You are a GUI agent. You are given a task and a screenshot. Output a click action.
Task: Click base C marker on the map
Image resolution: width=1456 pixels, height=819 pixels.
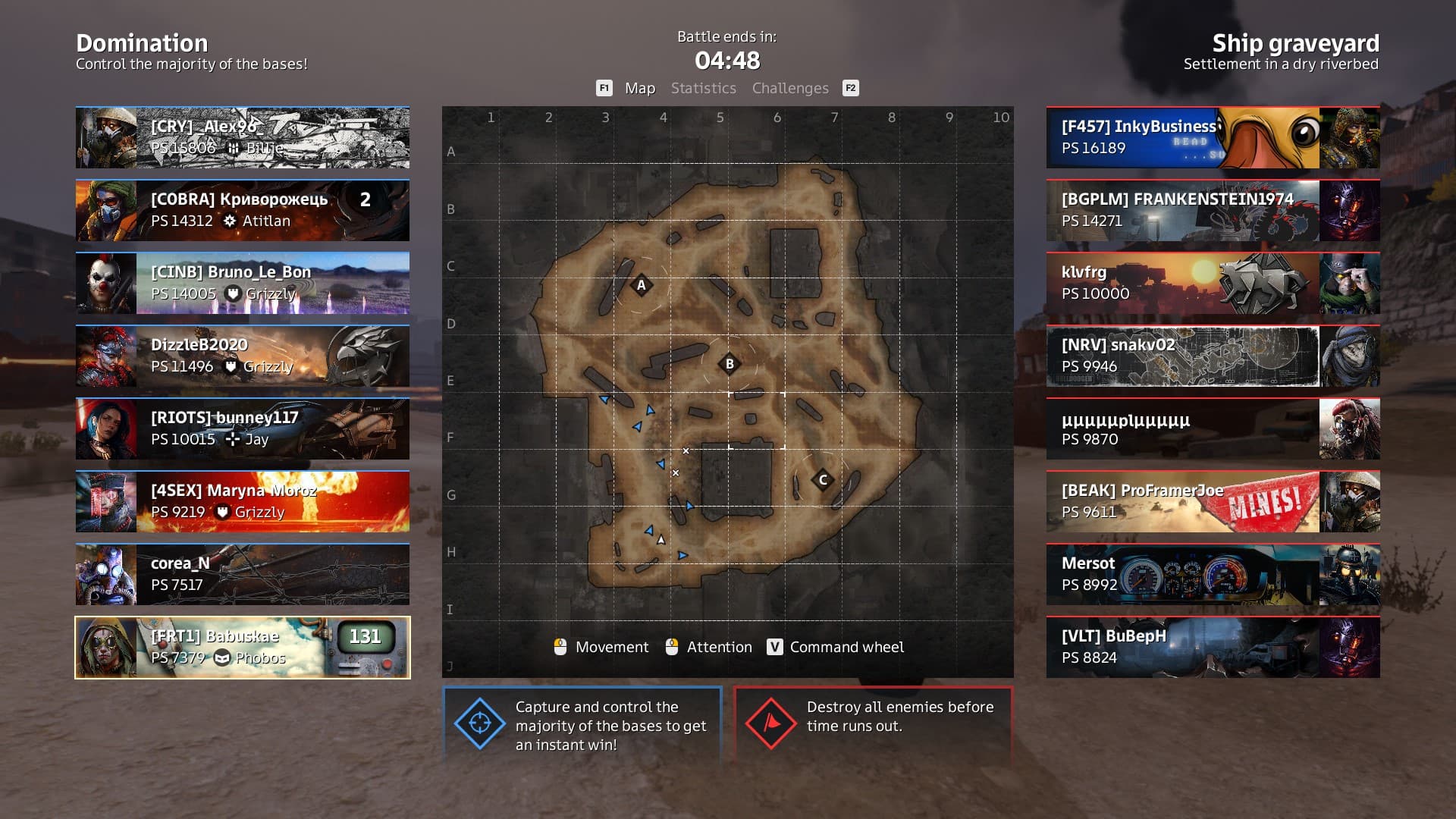823,480
